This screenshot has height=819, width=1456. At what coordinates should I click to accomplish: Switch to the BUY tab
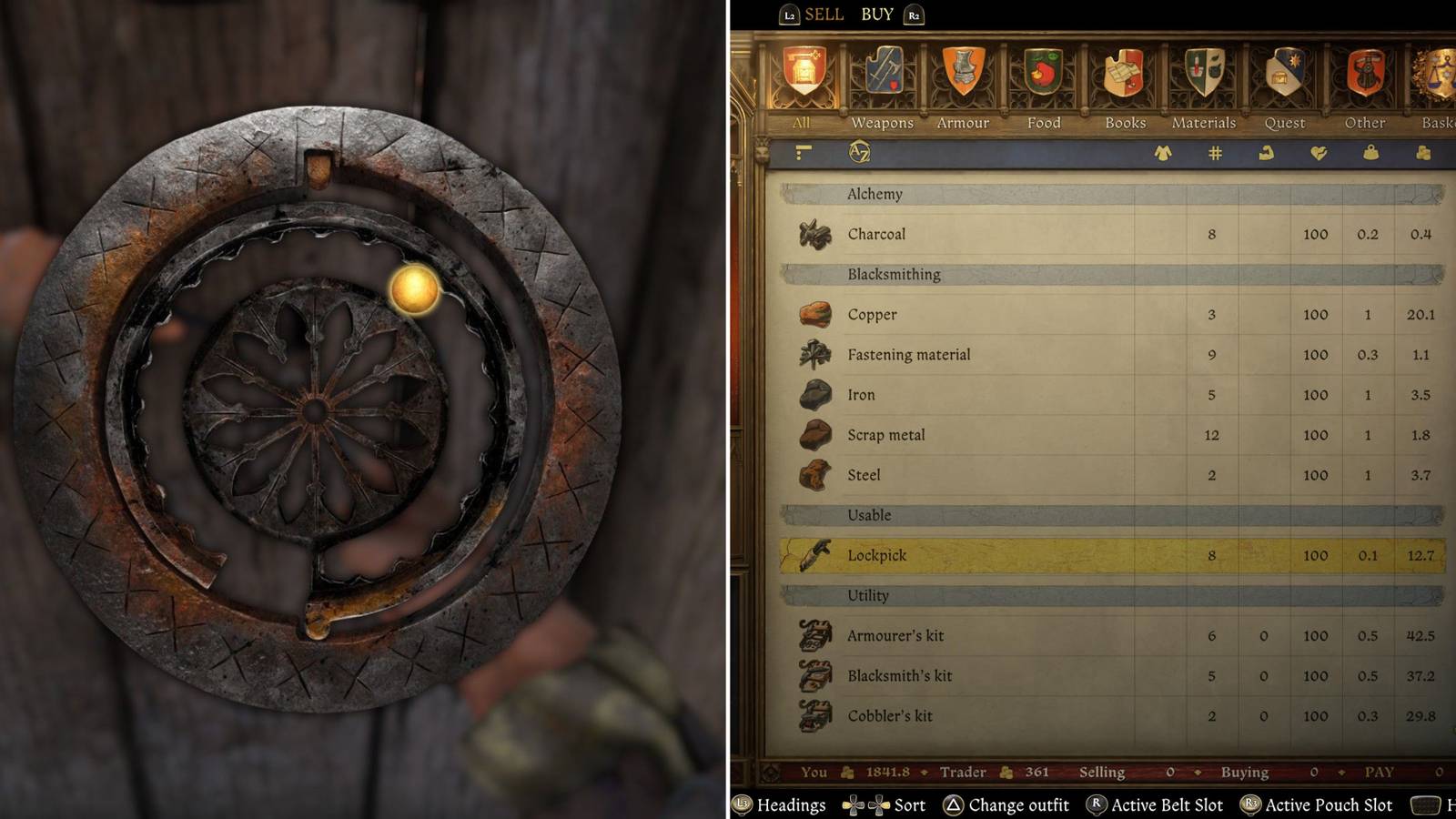pyautogui.click(x=876, y=14)
